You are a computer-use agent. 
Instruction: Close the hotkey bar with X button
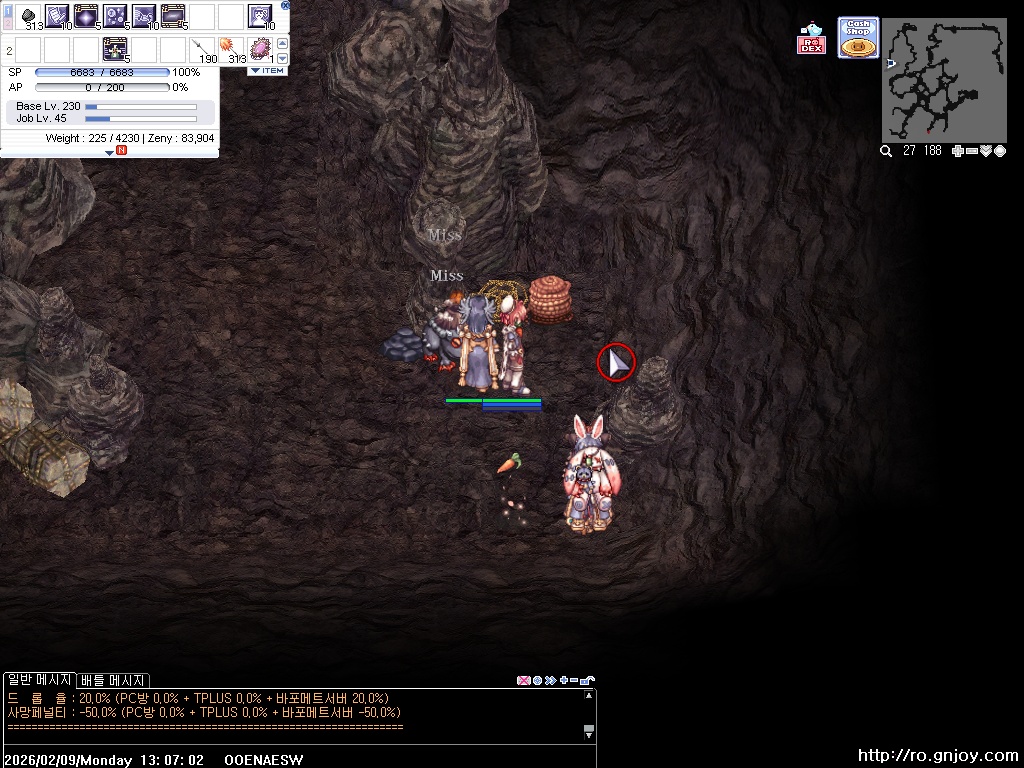pyautogui.click(x=285, y=5)
